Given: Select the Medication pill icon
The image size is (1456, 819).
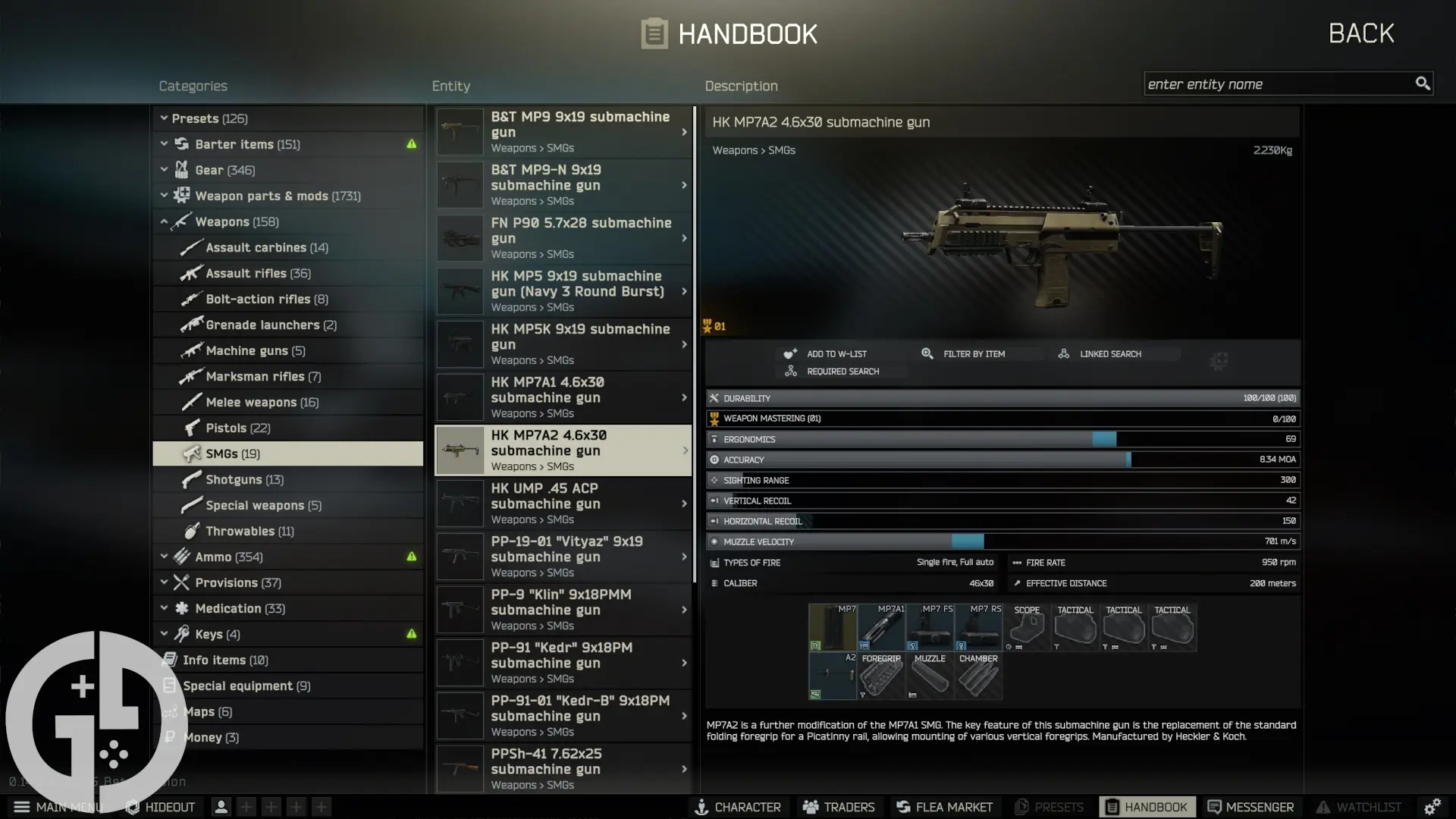Looking at the screenshot, I should coord(180,608).
